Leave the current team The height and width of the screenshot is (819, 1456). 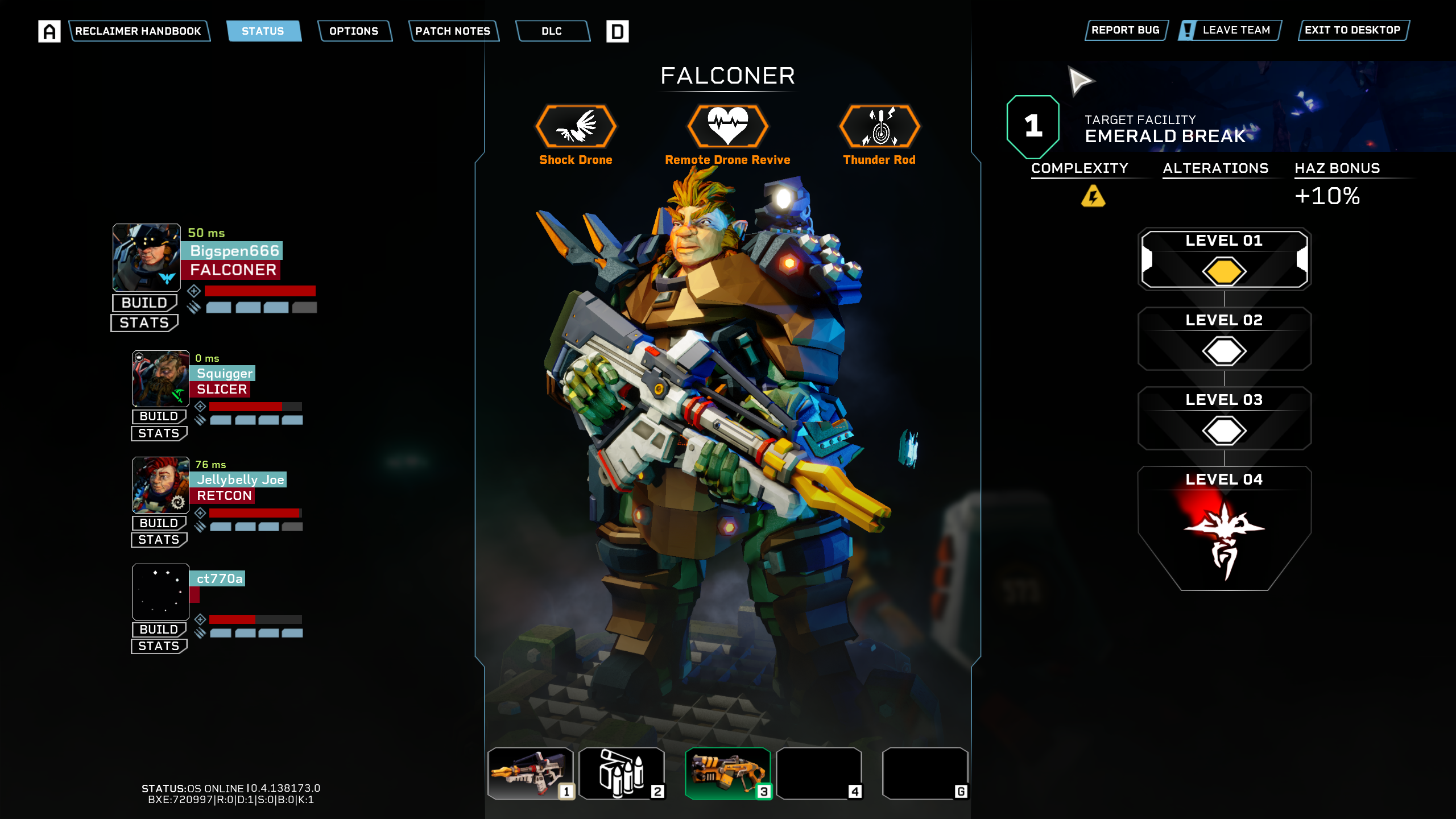1230,30
